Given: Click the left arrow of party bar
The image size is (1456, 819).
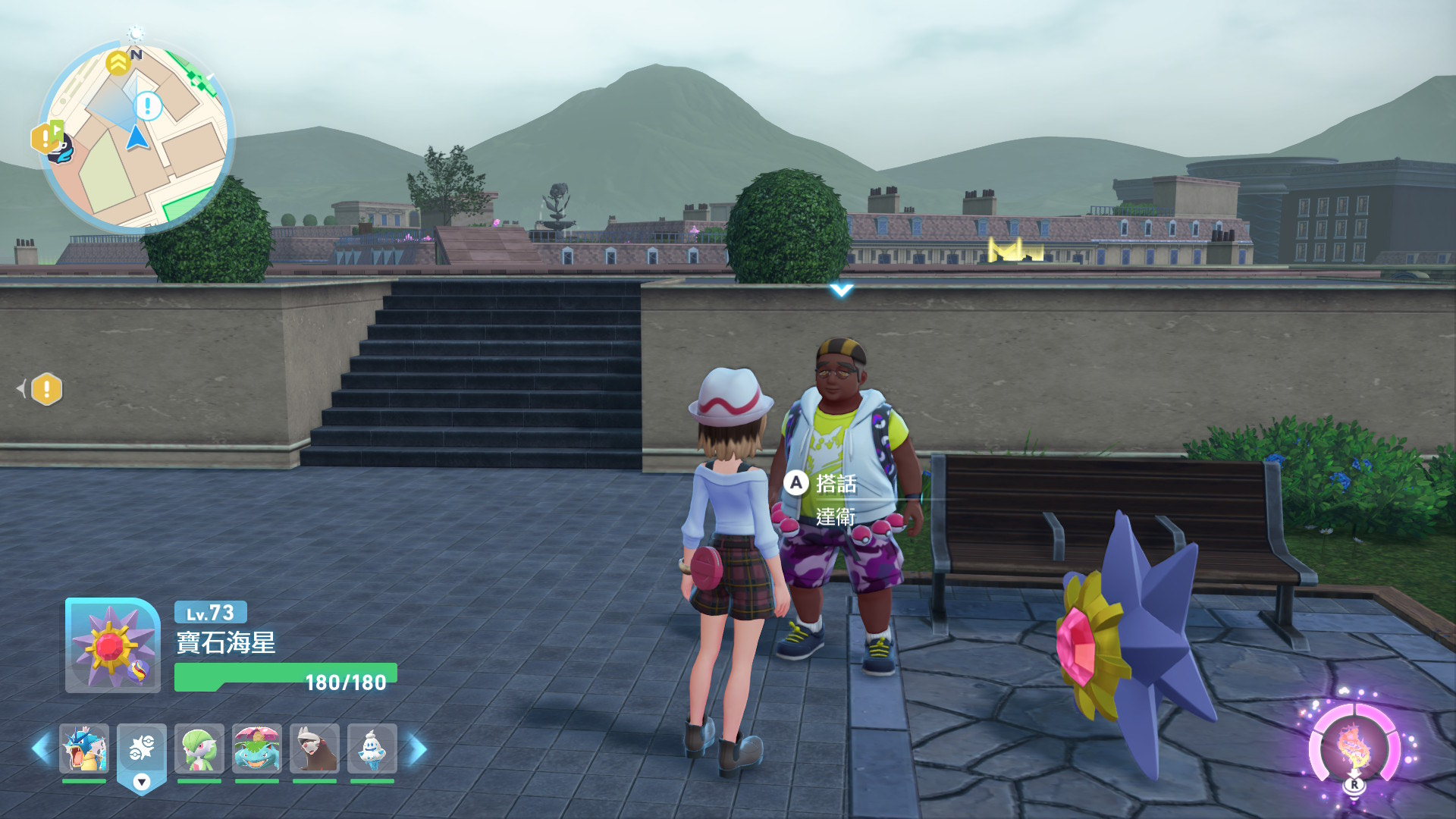Looking at the screenshot, I should pos(41,749).
